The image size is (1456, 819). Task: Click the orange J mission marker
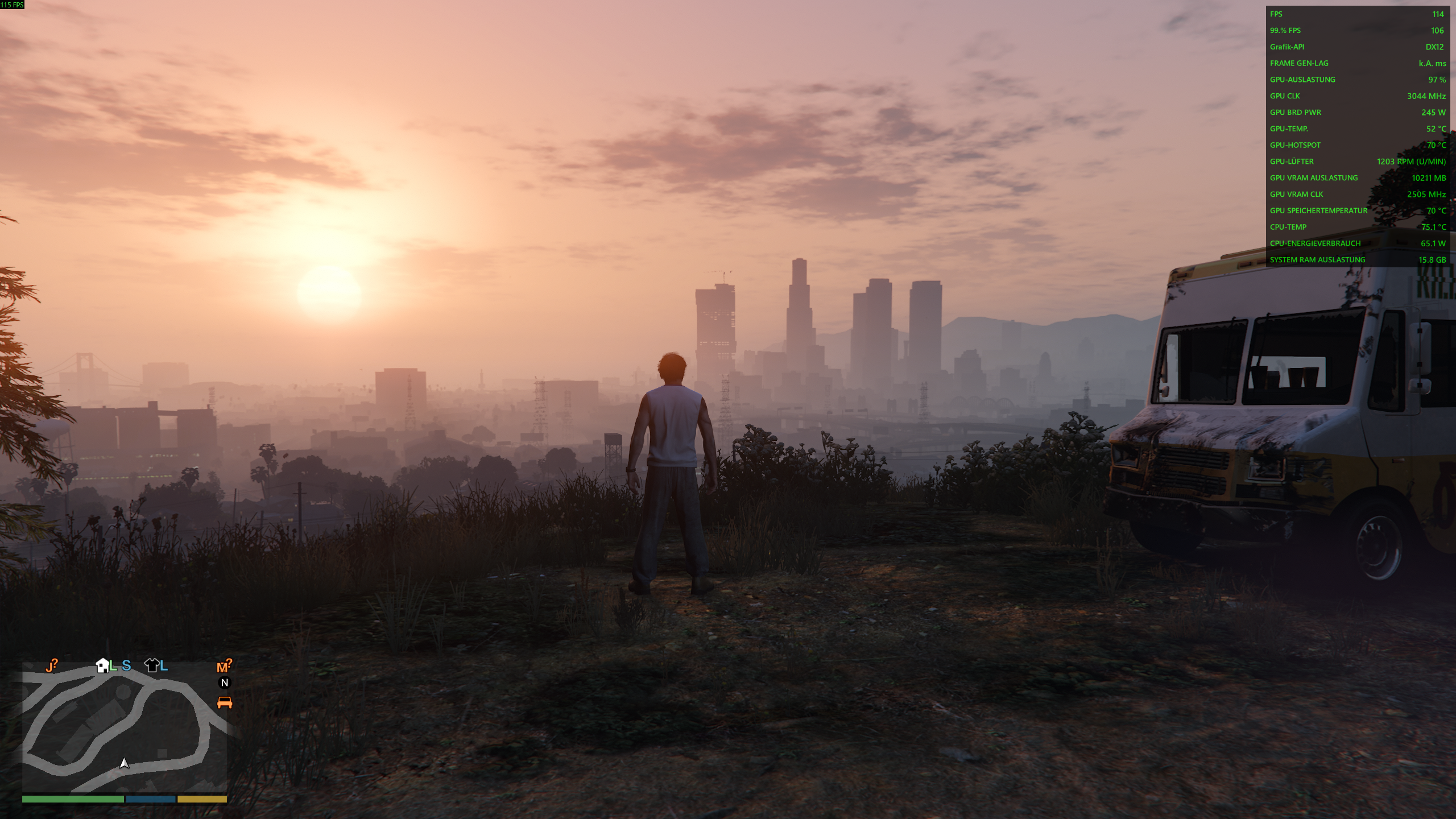click(51, 664)
